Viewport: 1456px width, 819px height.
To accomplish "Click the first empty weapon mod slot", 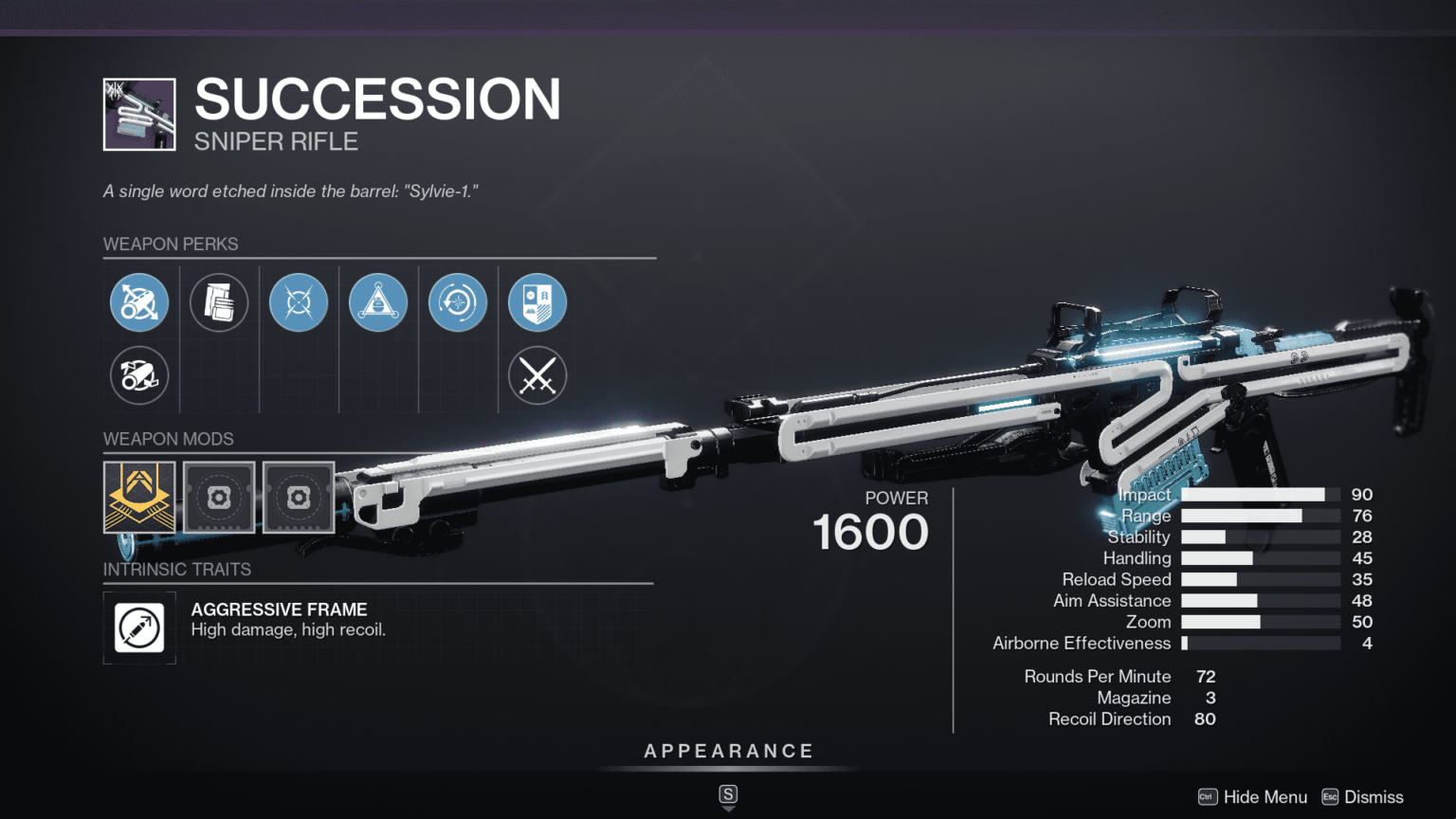I will click(219, 497).
